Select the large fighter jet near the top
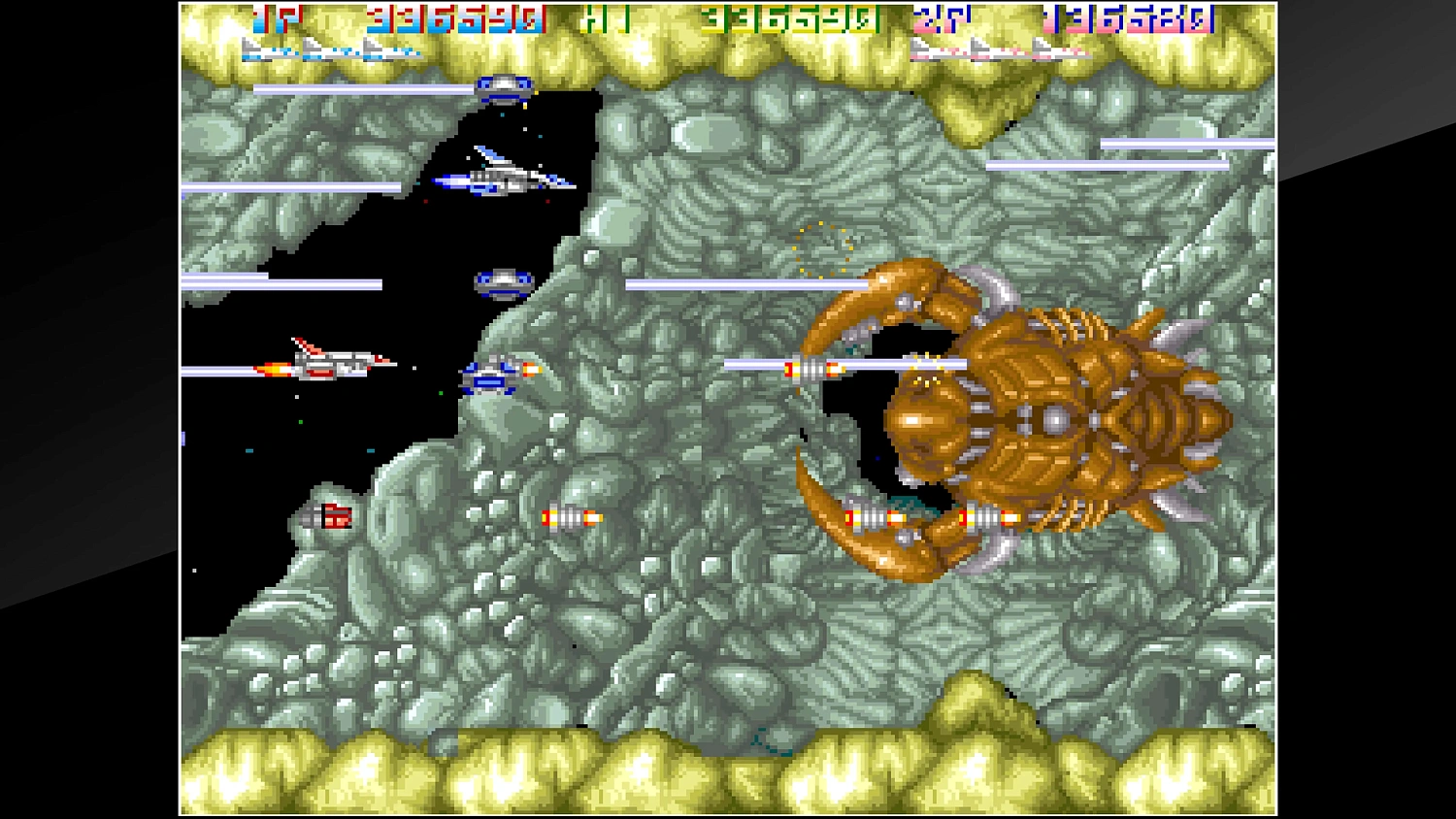1456x819 pixels. point(500,175)
